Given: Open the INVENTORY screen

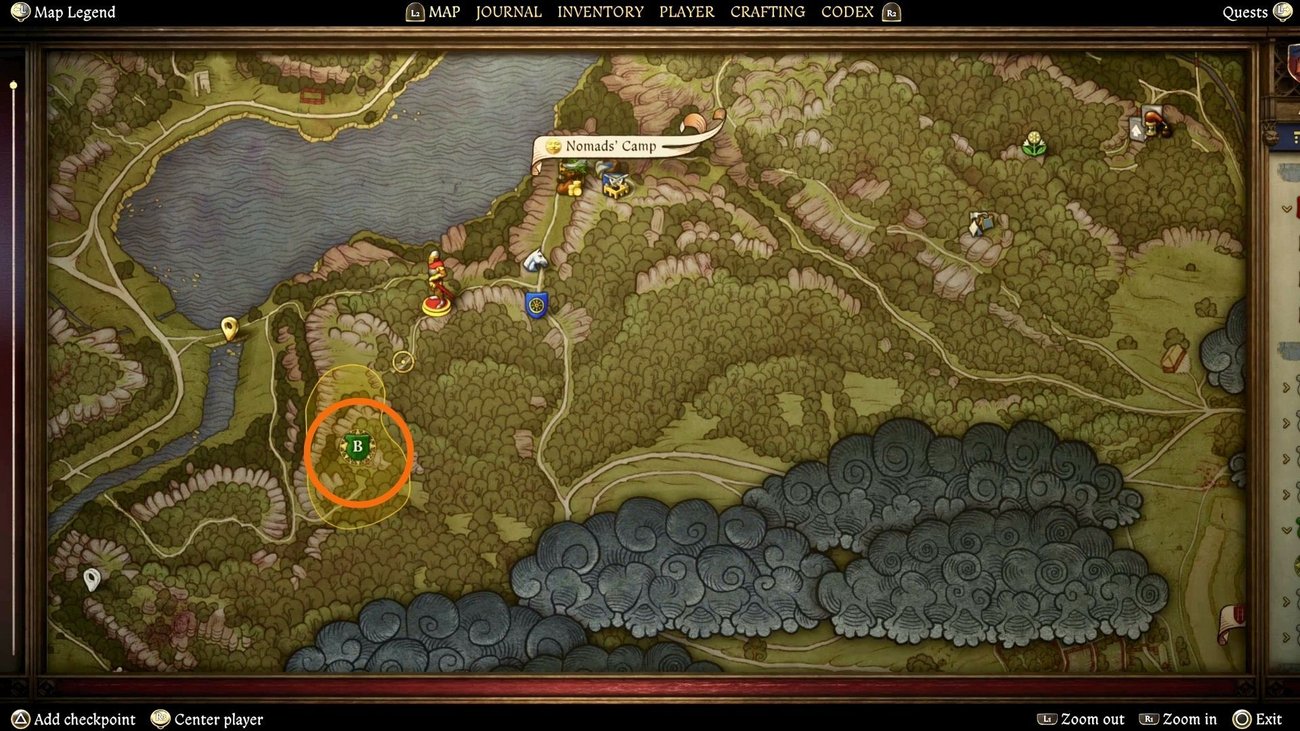Looking at the screenshot, I should (600, 12).
